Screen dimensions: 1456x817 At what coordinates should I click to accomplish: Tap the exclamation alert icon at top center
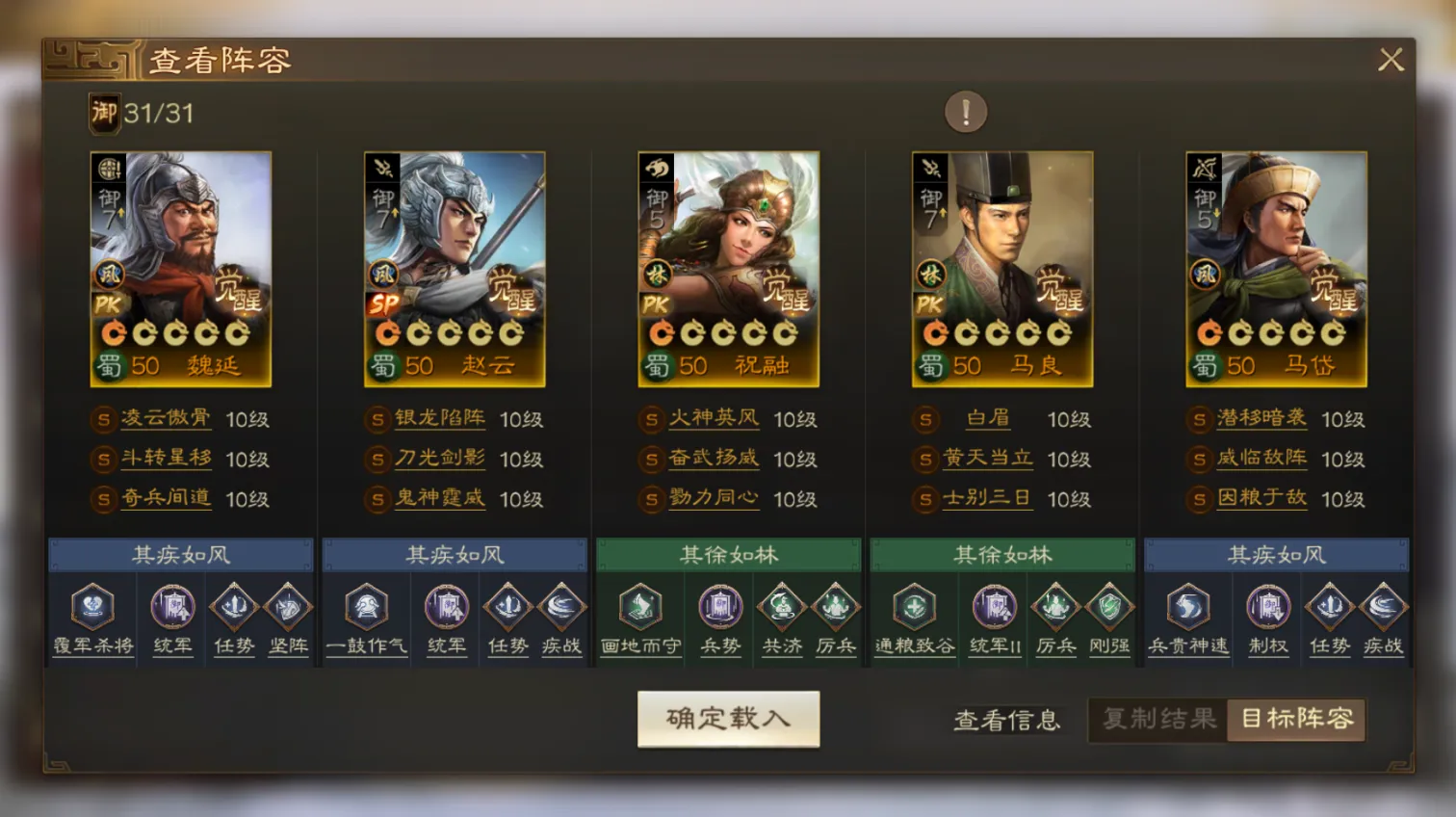[964, 111]
